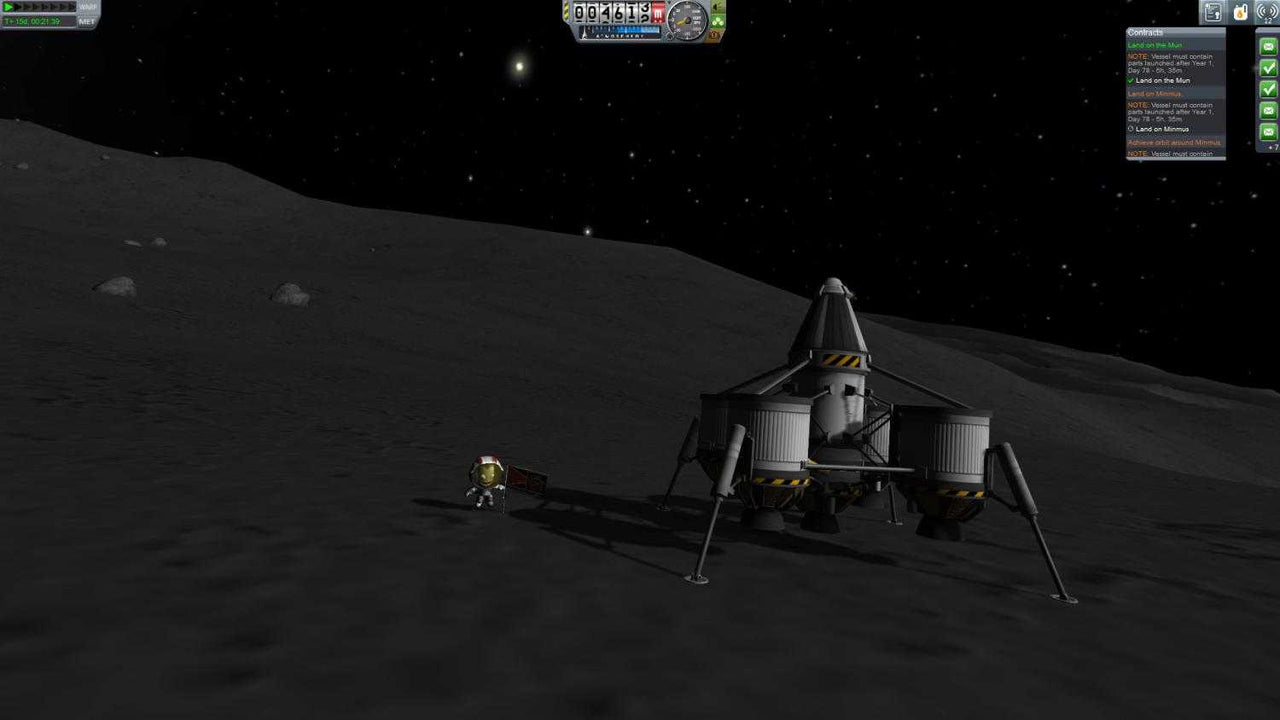Open the topmost message envelope notification

(x=1268, y=46)
